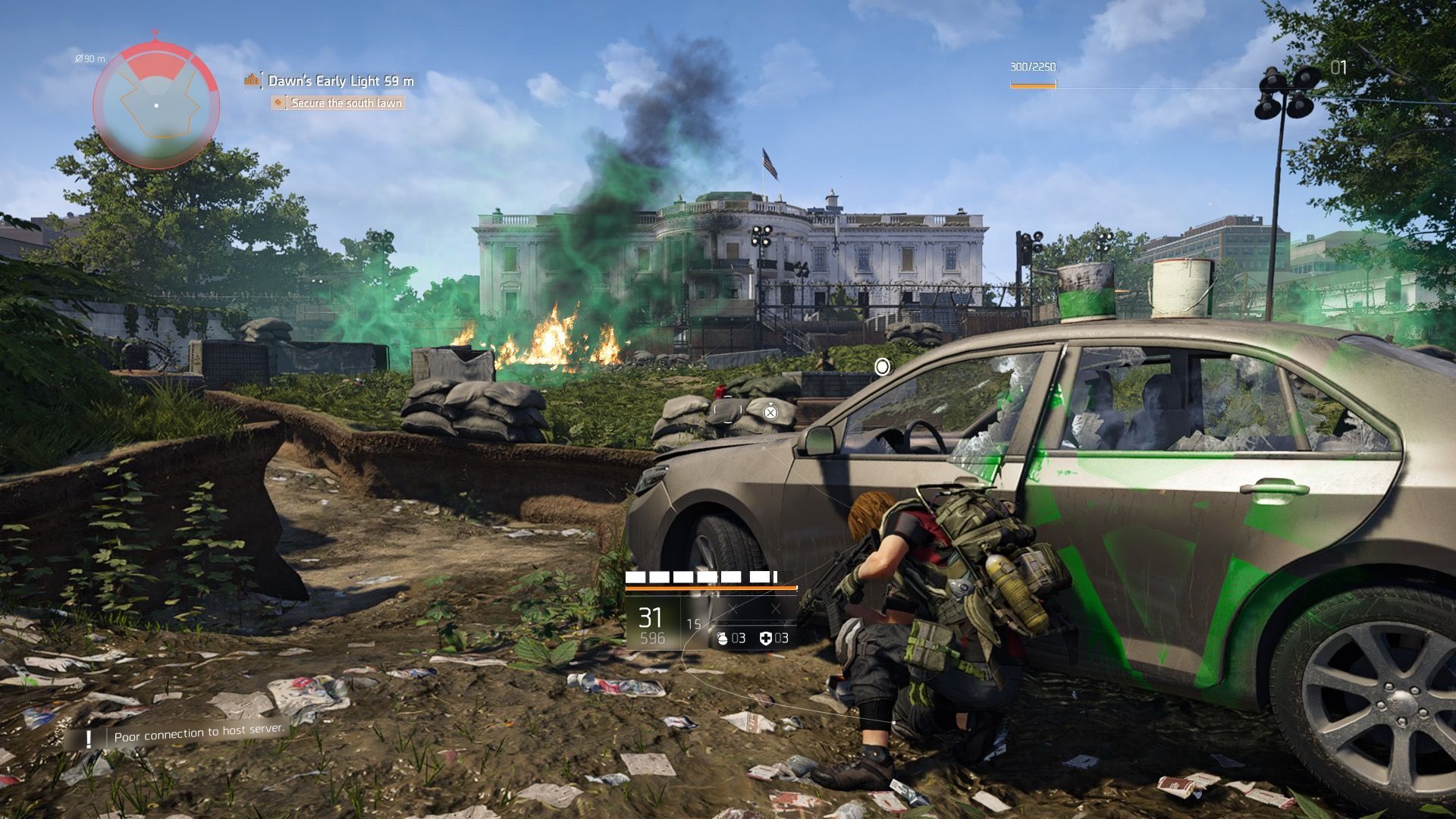Click the grenade icon showing 03

pyautogui.click(x=724, y=639)
